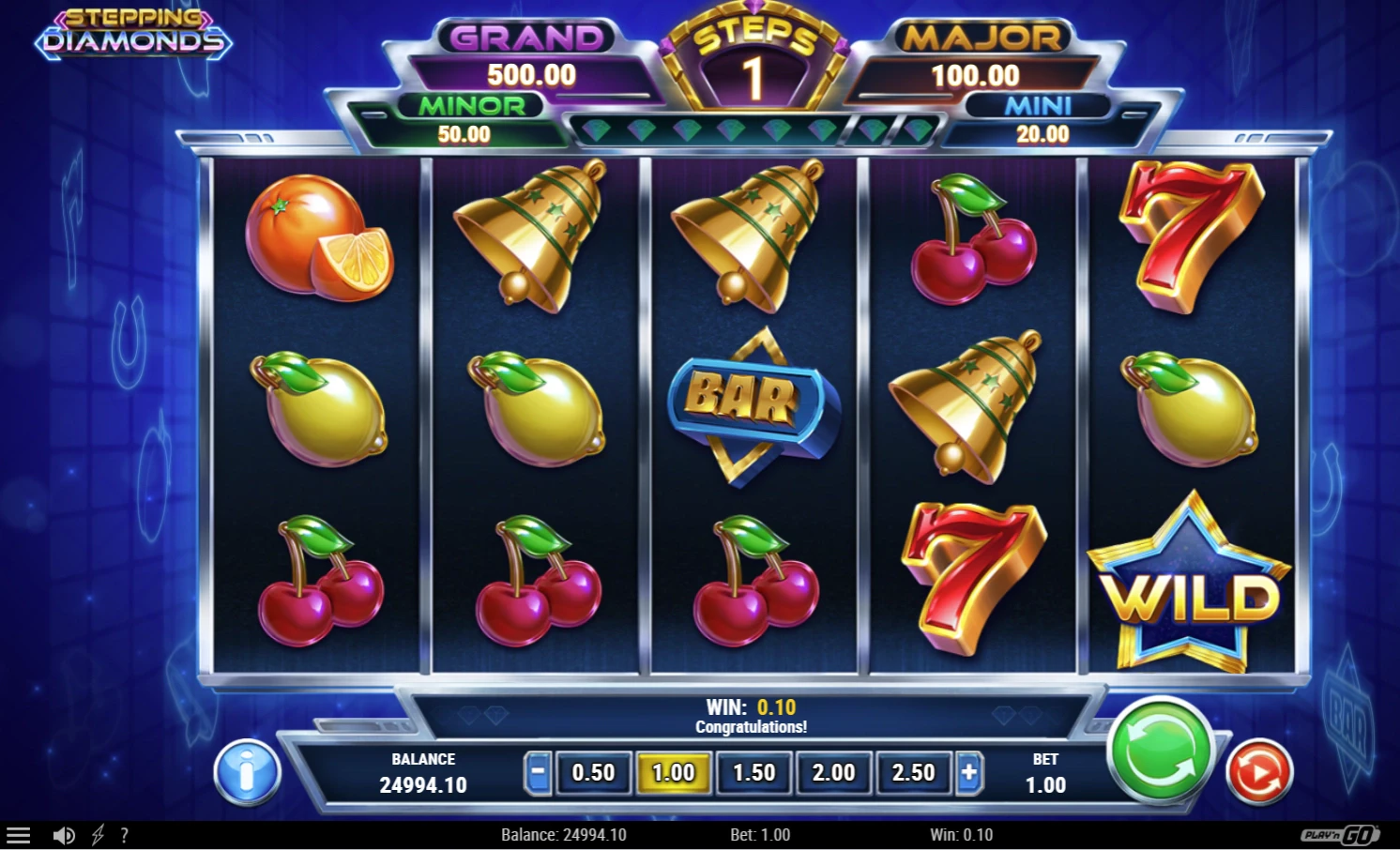Start autoplay with the red button
This screenshot has width=1400, height=850.
1259,773
